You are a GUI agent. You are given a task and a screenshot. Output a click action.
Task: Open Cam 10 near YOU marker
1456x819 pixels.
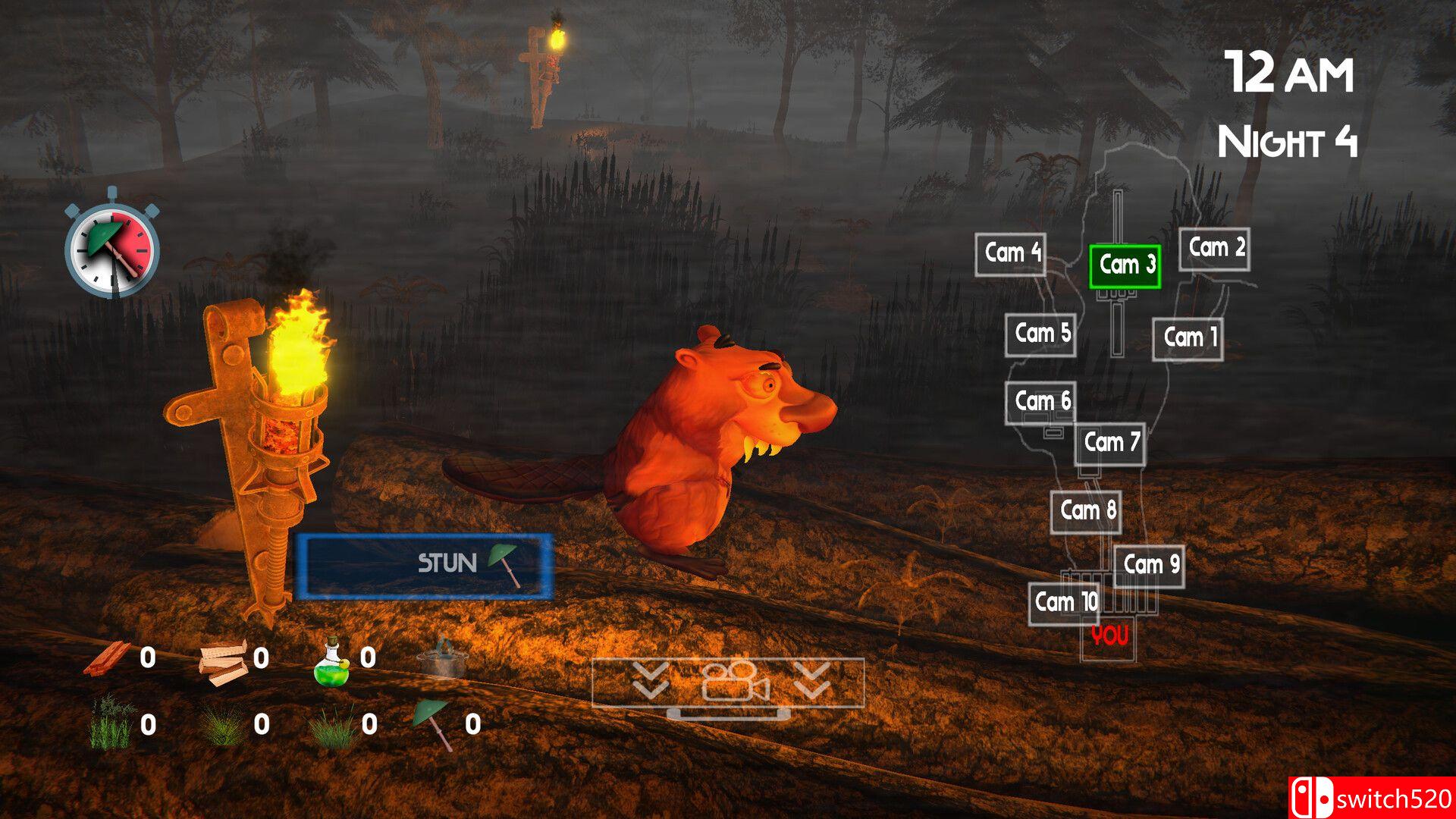(1064, 604)
